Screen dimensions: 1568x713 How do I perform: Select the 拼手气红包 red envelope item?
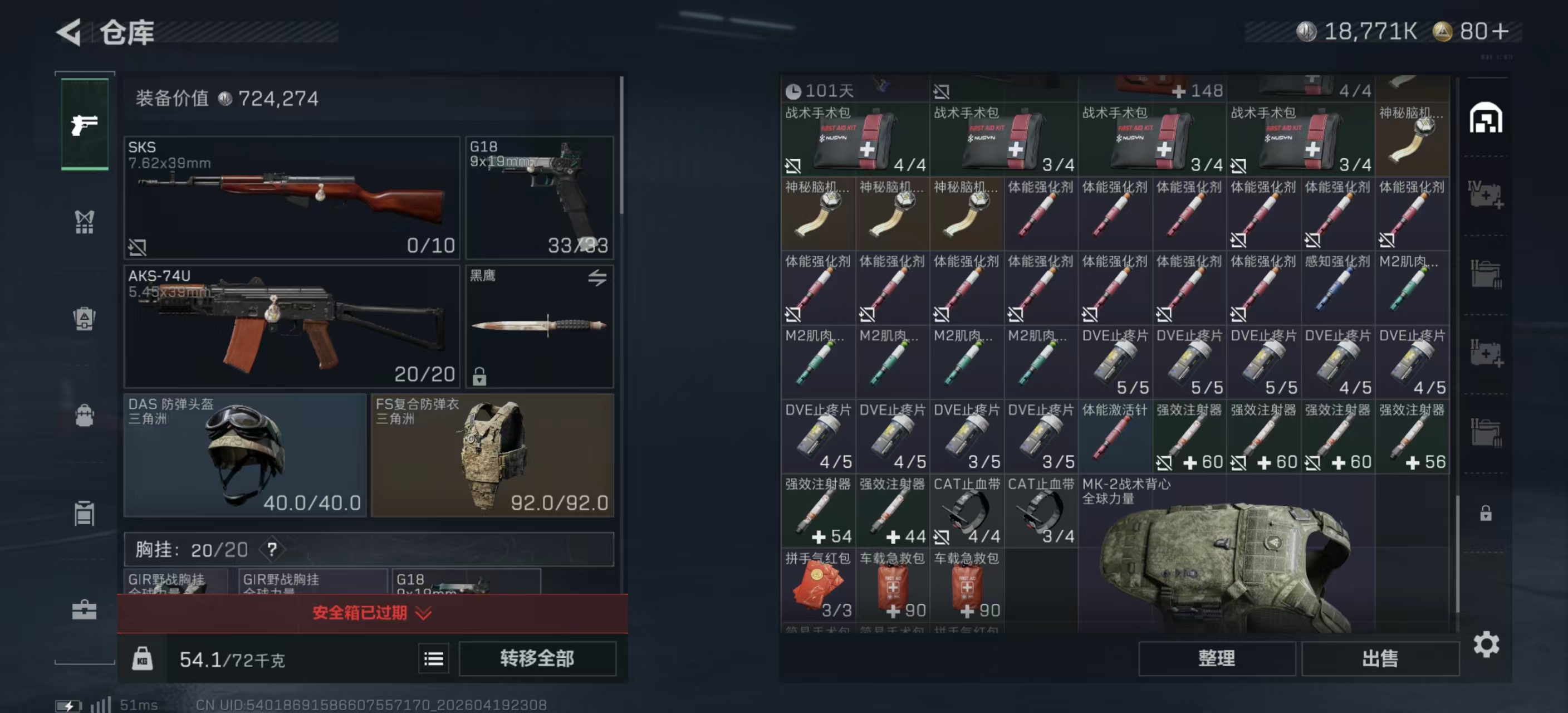[x=817, y=585]
